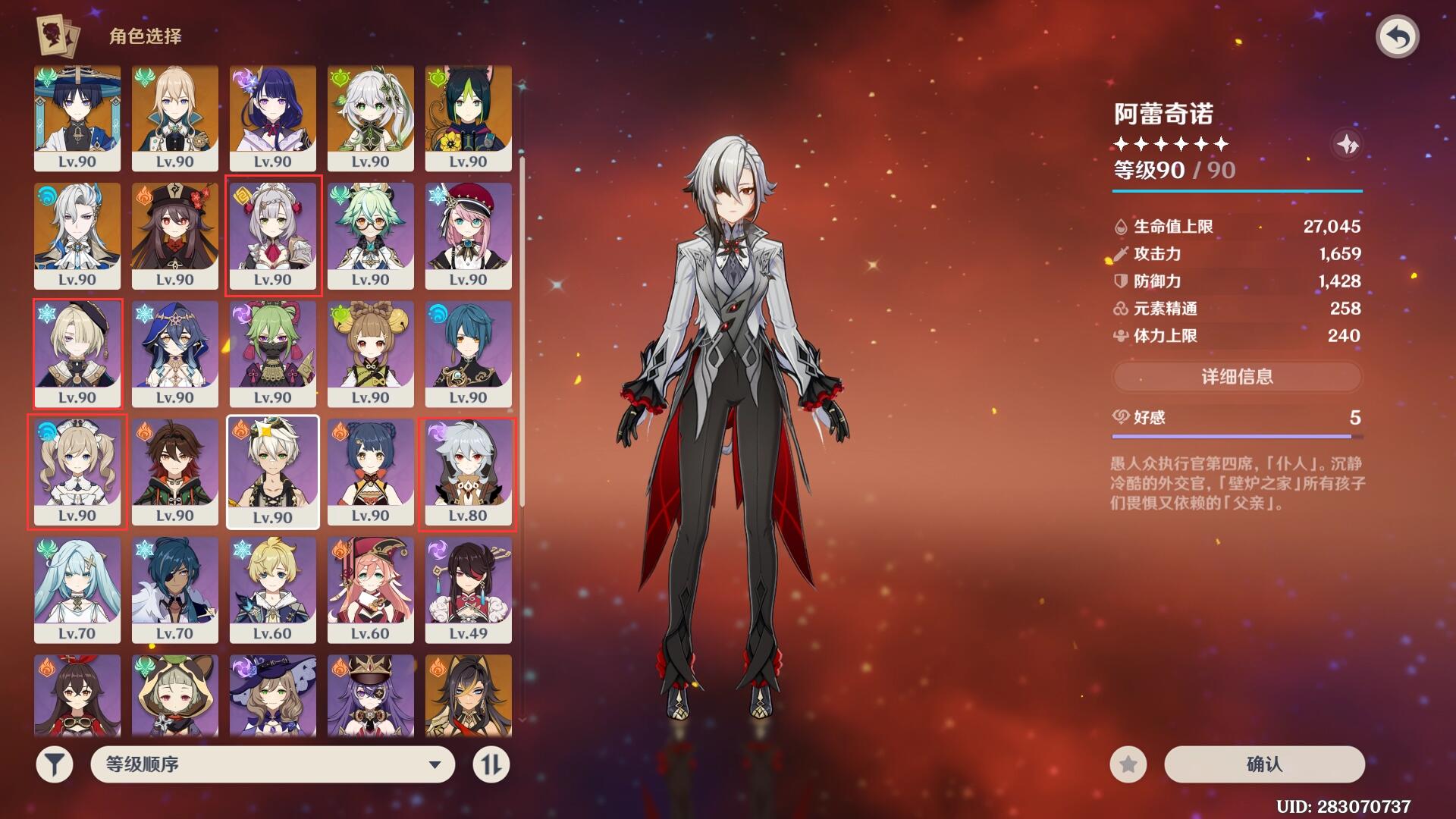Choose the Lv.49 Beidou portrait
1456x819 pixels.
(x=468, y=589)
